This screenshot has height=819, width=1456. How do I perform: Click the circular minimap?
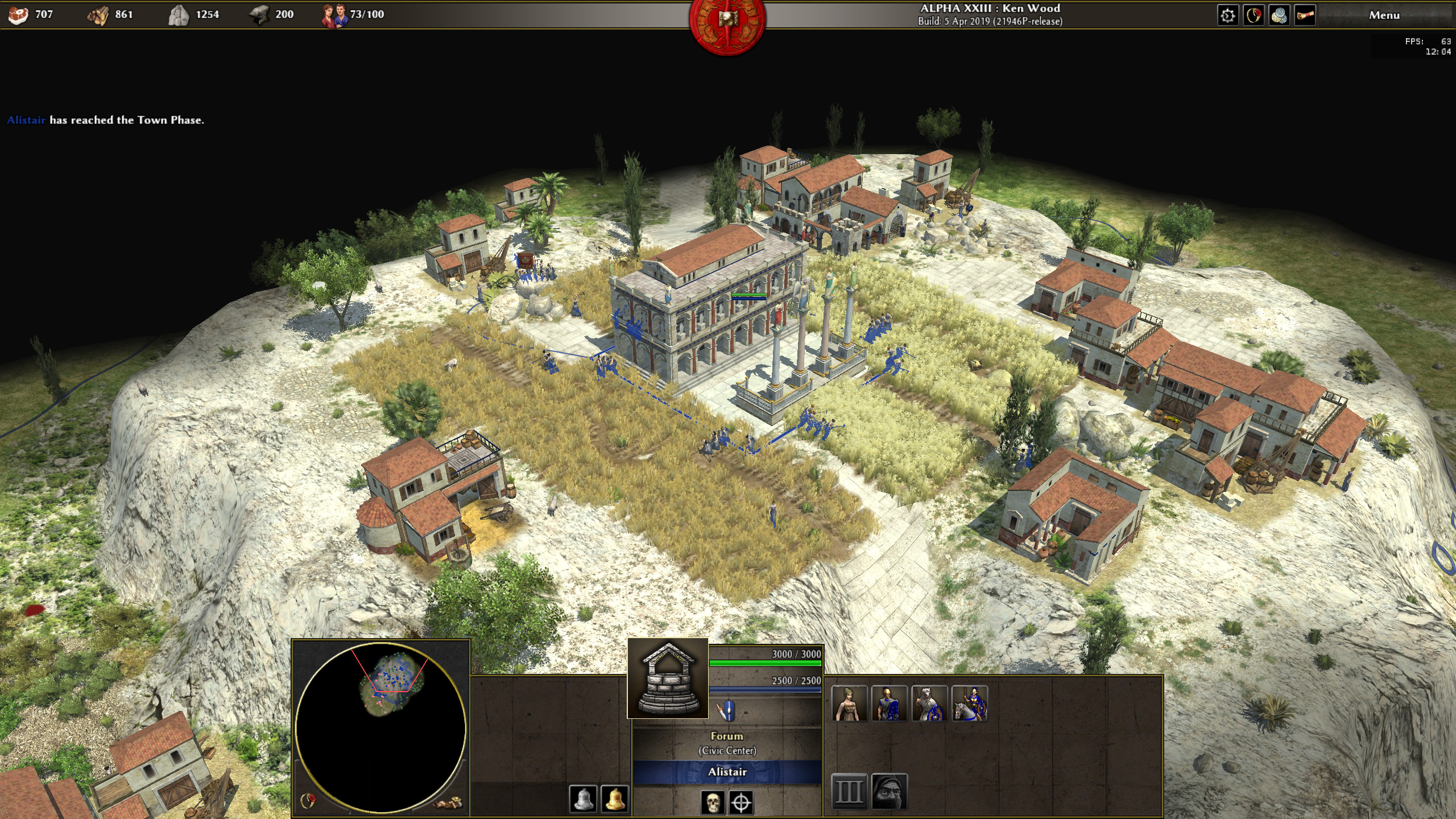point(380,727)
